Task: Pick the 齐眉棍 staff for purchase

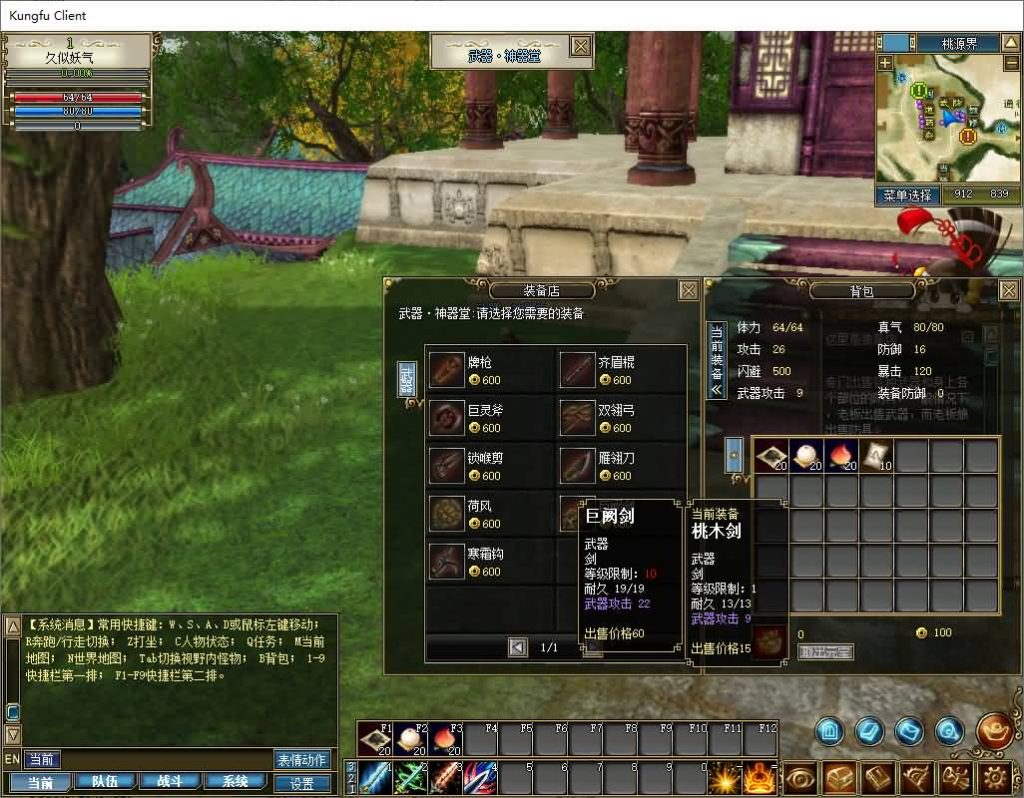Action: click(621, 369)
